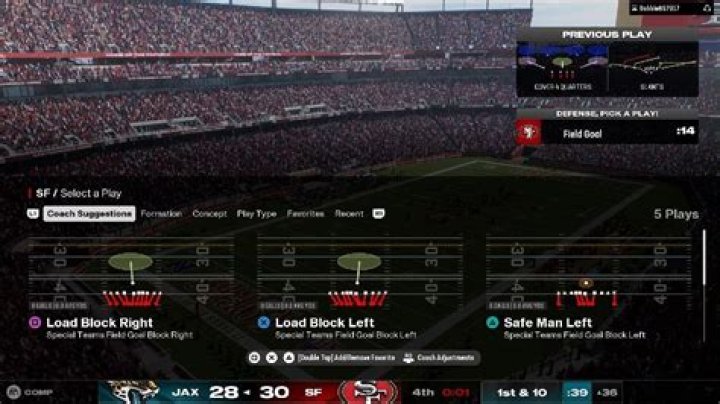720x404 pixels.
Task: Open the Favorites tab
Action: 305,214
